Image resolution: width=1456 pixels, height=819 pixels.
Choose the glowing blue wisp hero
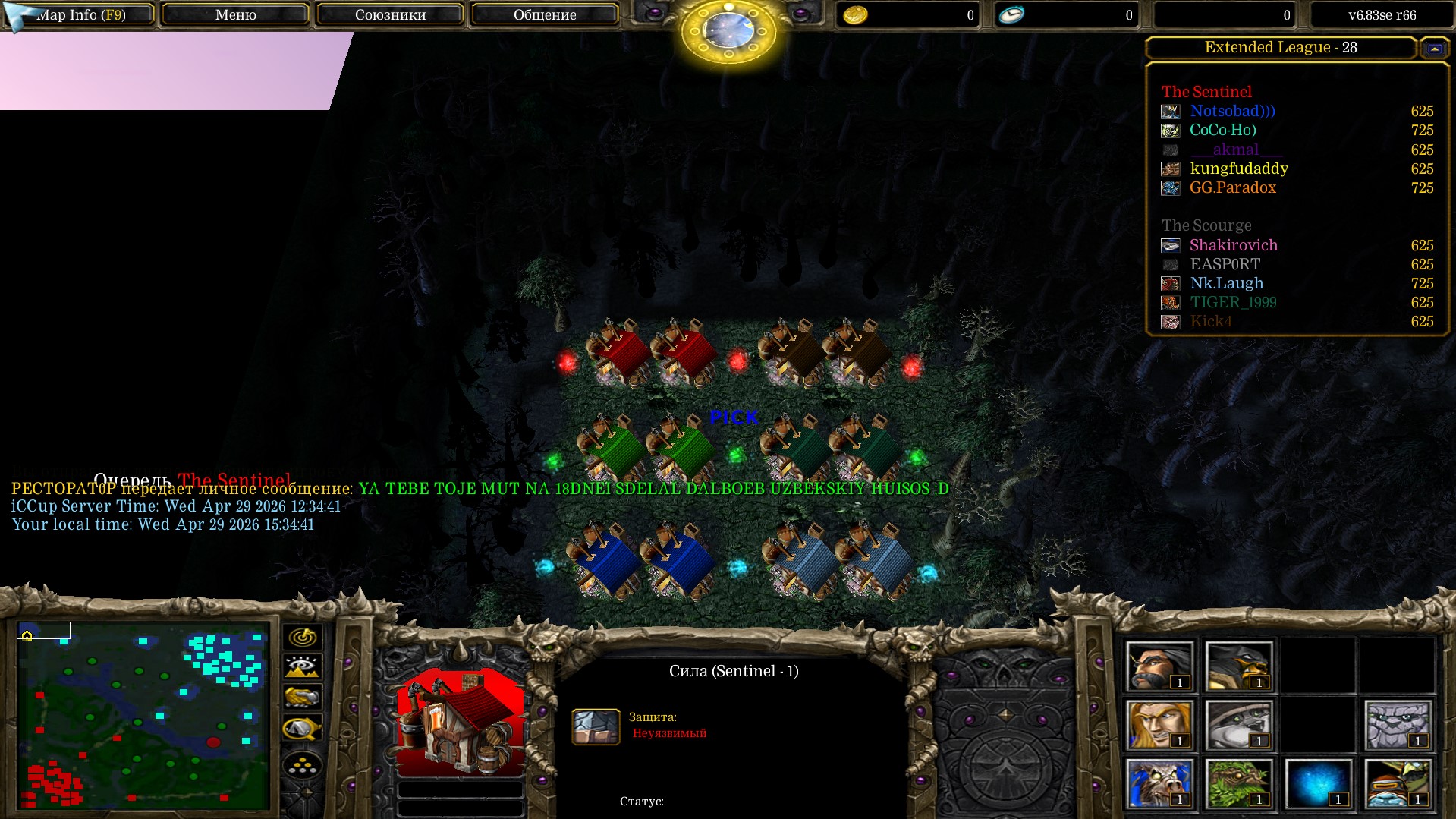click(x=1318, y=783)
